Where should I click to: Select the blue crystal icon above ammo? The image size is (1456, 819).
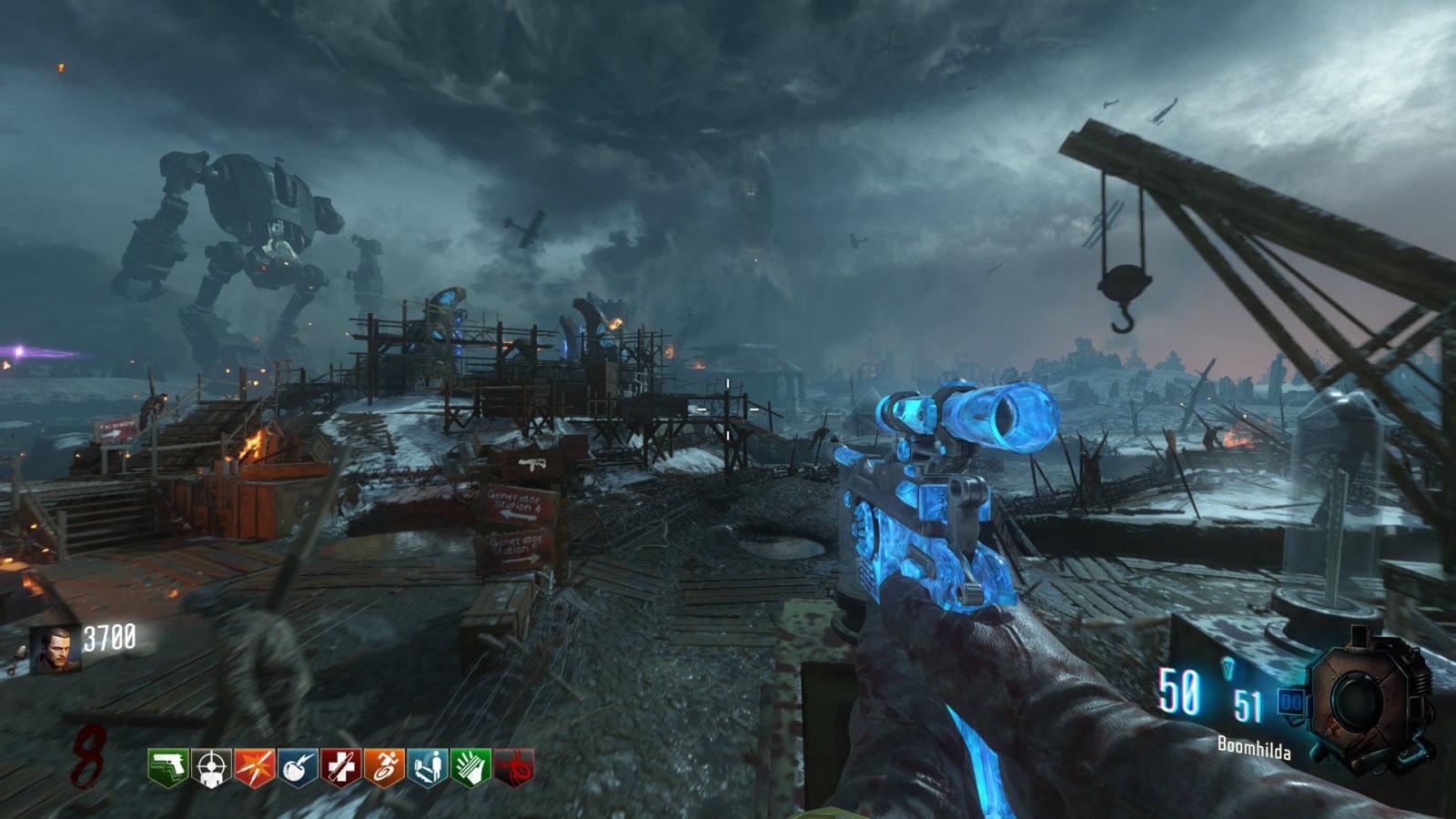click(x=1229, y=668)
